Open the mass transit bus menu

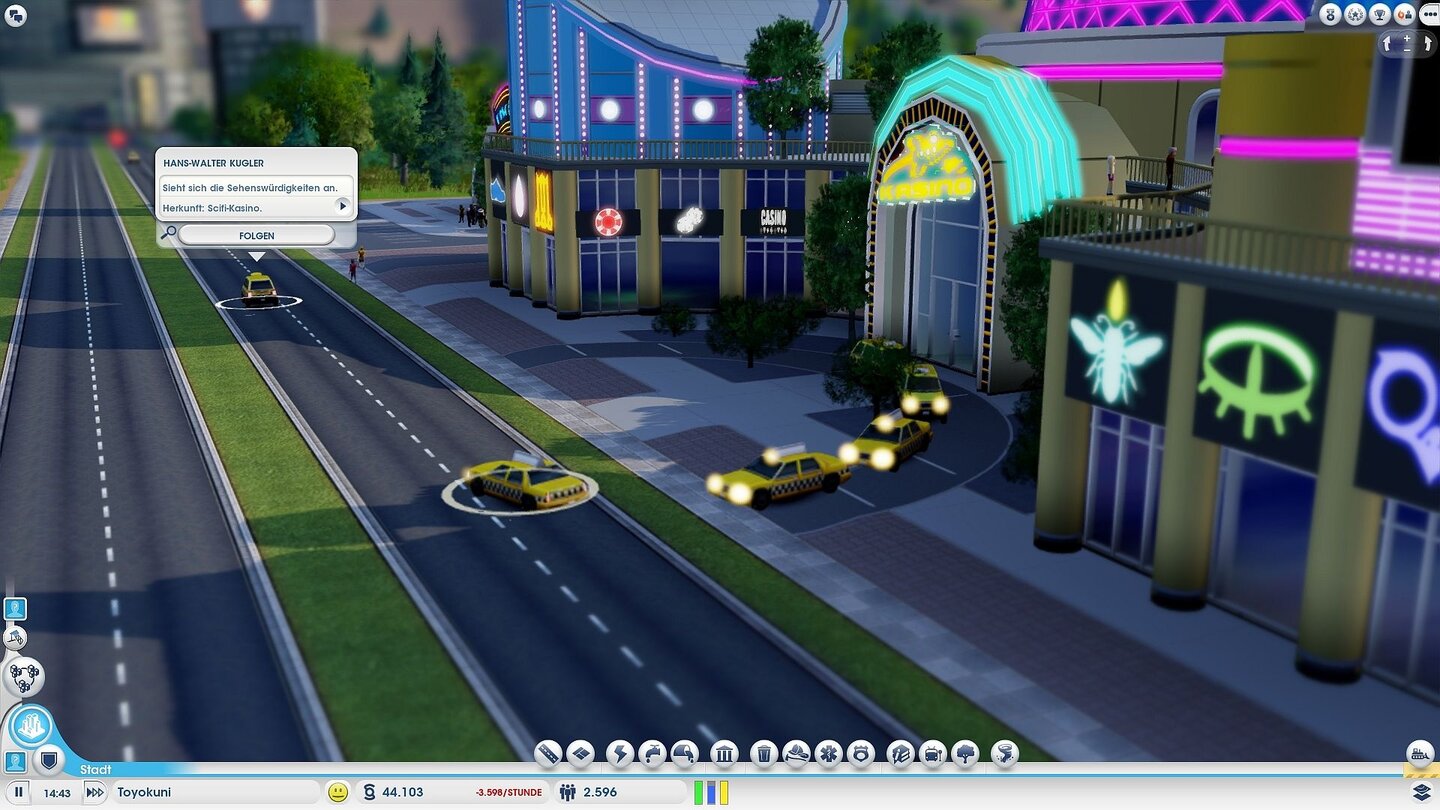click(933, 753)
